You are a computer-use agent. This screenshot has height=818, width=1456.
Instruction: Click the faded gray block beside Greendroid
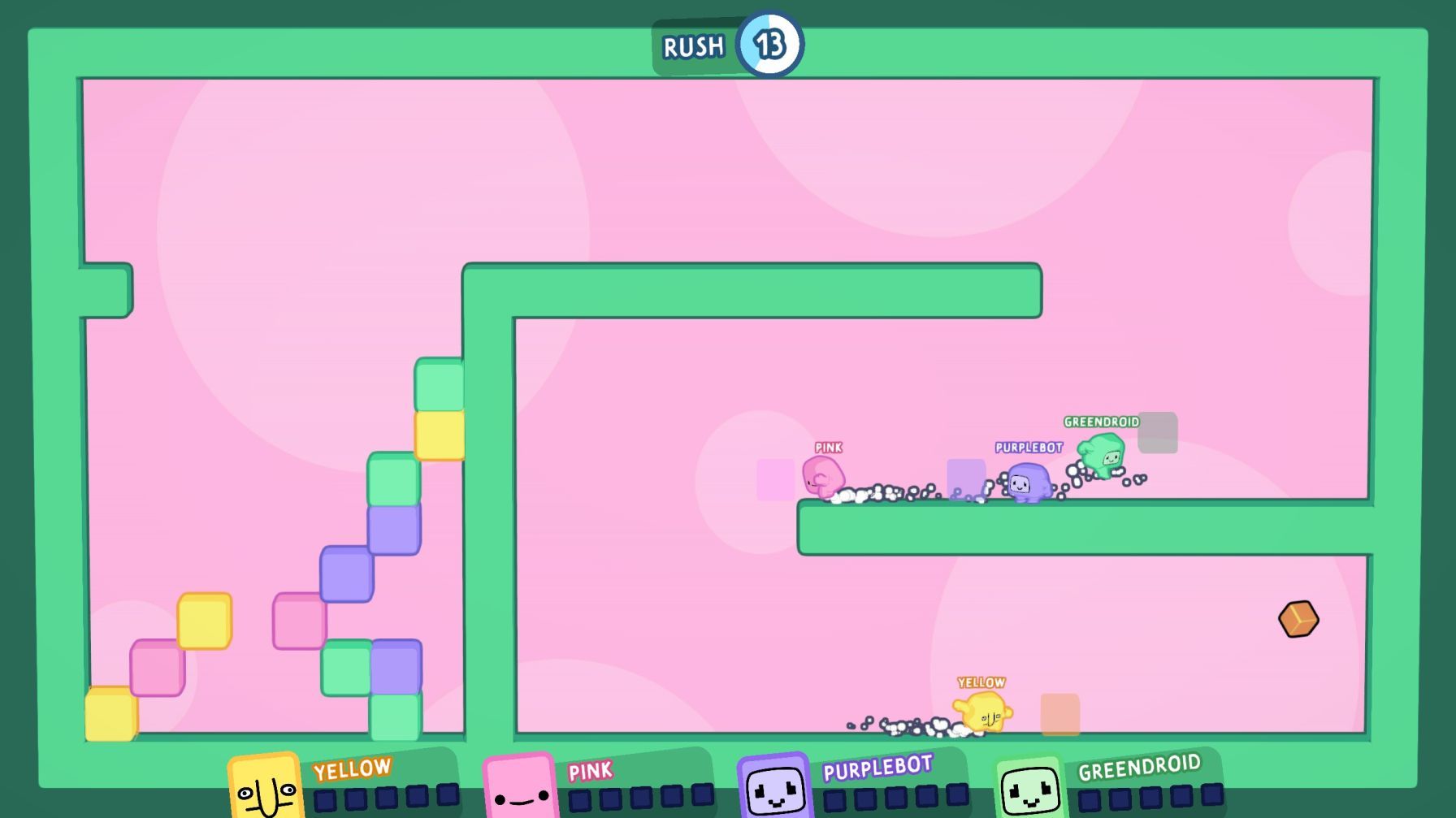pos(1159,434)
